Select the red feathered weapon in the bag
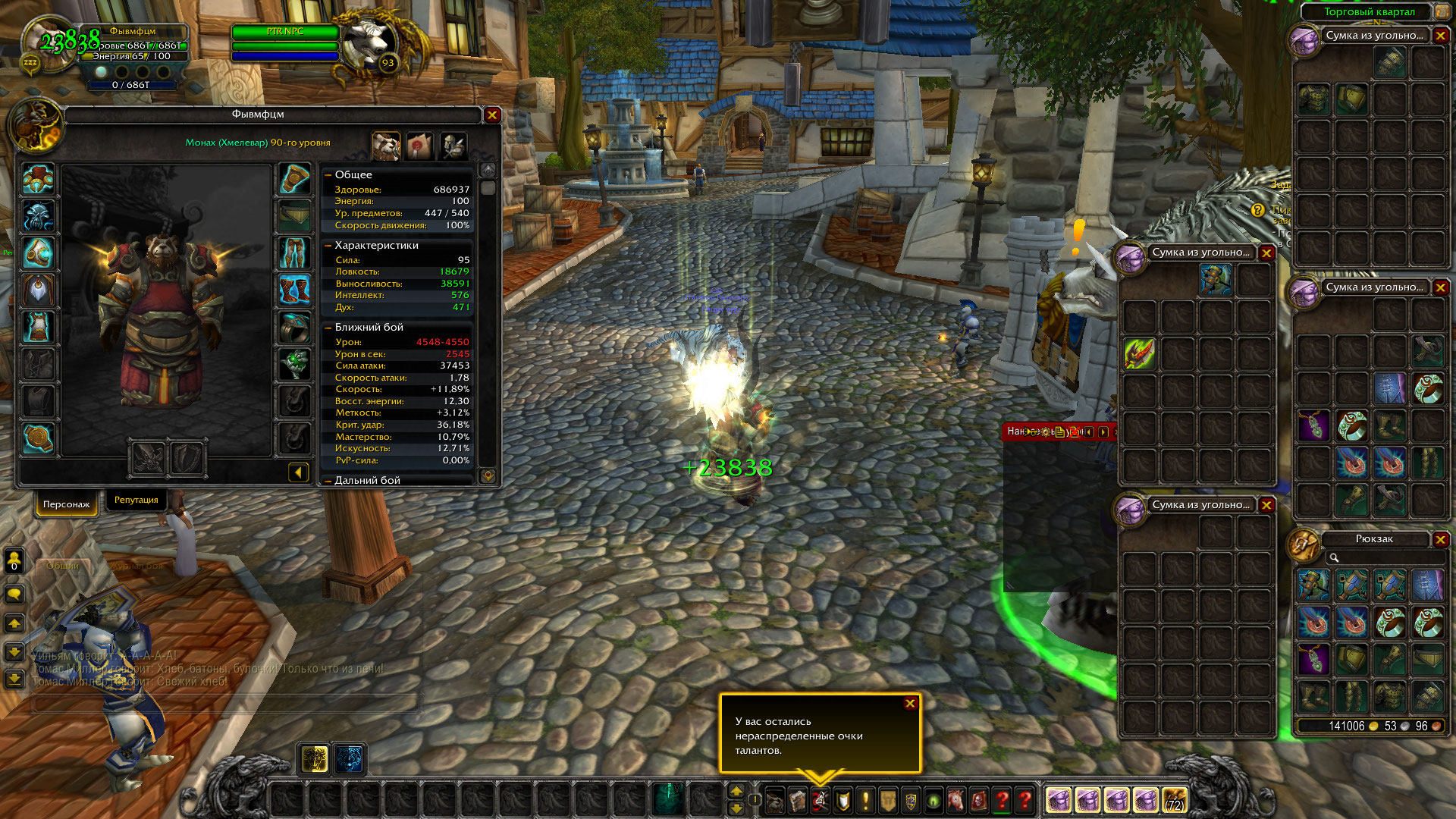The width and height of the screenshot is (1456, 819). tap(1140, 353)
